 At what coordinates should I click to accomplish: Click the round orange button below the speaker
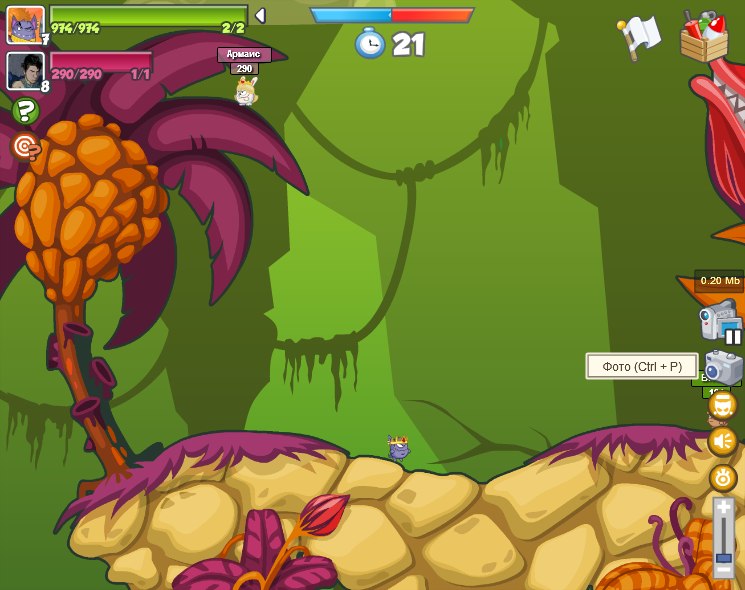[x=723, y=477]
